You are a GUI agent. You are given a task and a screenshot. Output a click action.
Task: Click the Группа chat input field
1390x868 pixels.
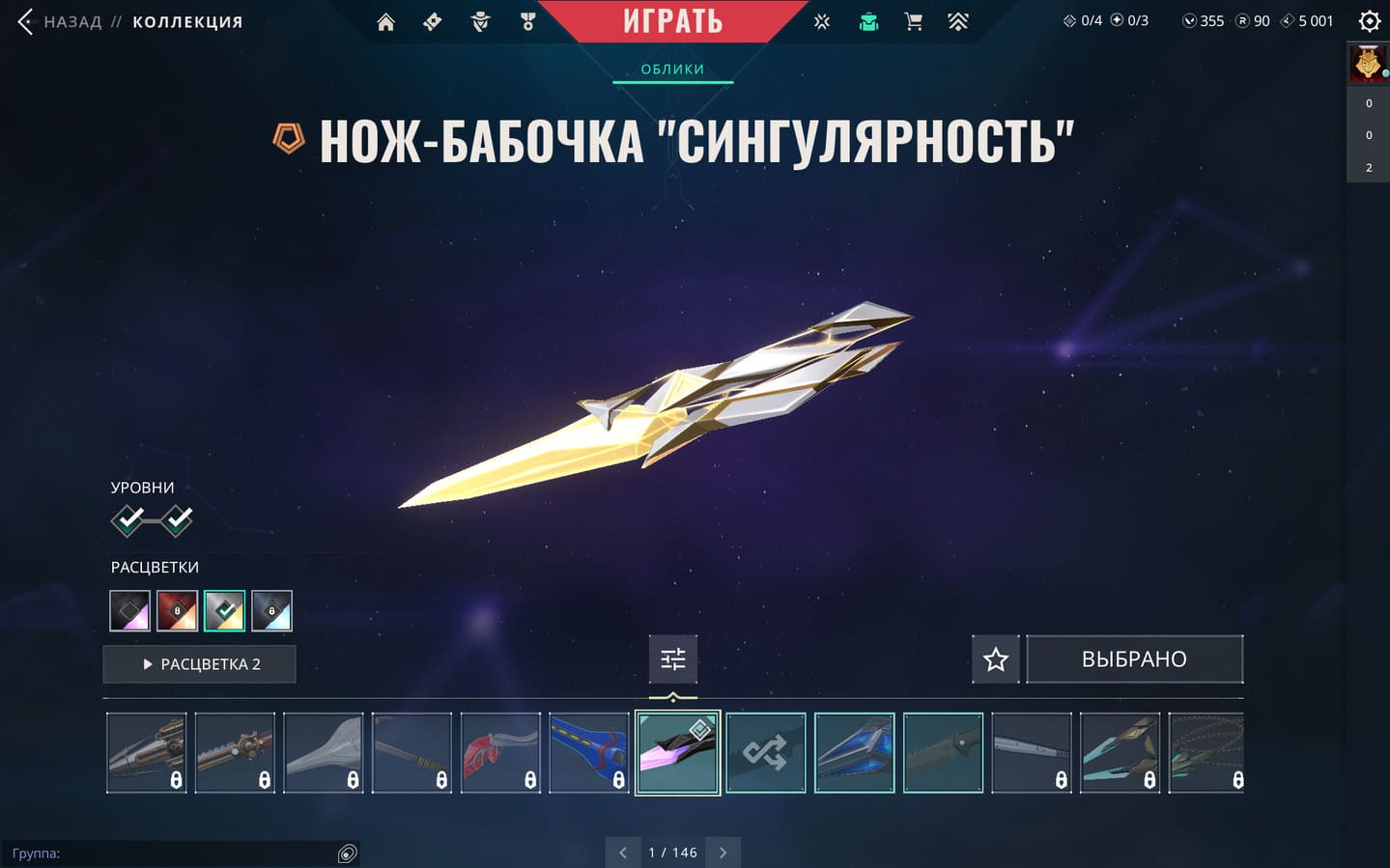pyautogui.click(x=174, y=854)
